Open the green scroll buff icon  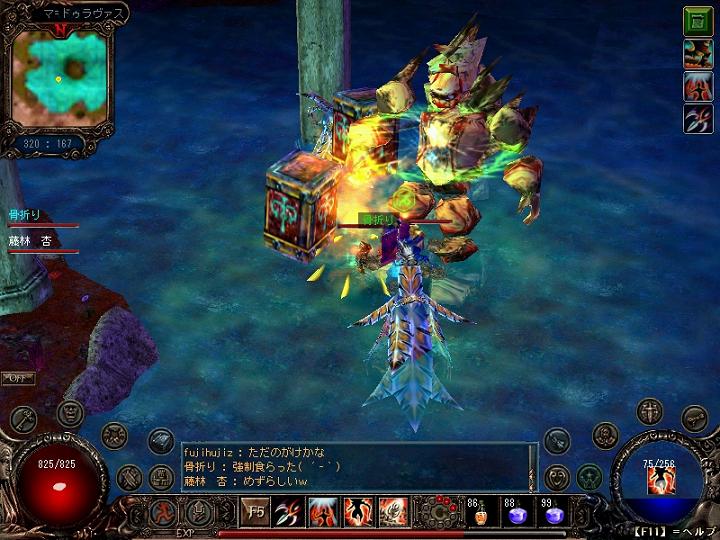pyautogui.click(x=697, y=20)
